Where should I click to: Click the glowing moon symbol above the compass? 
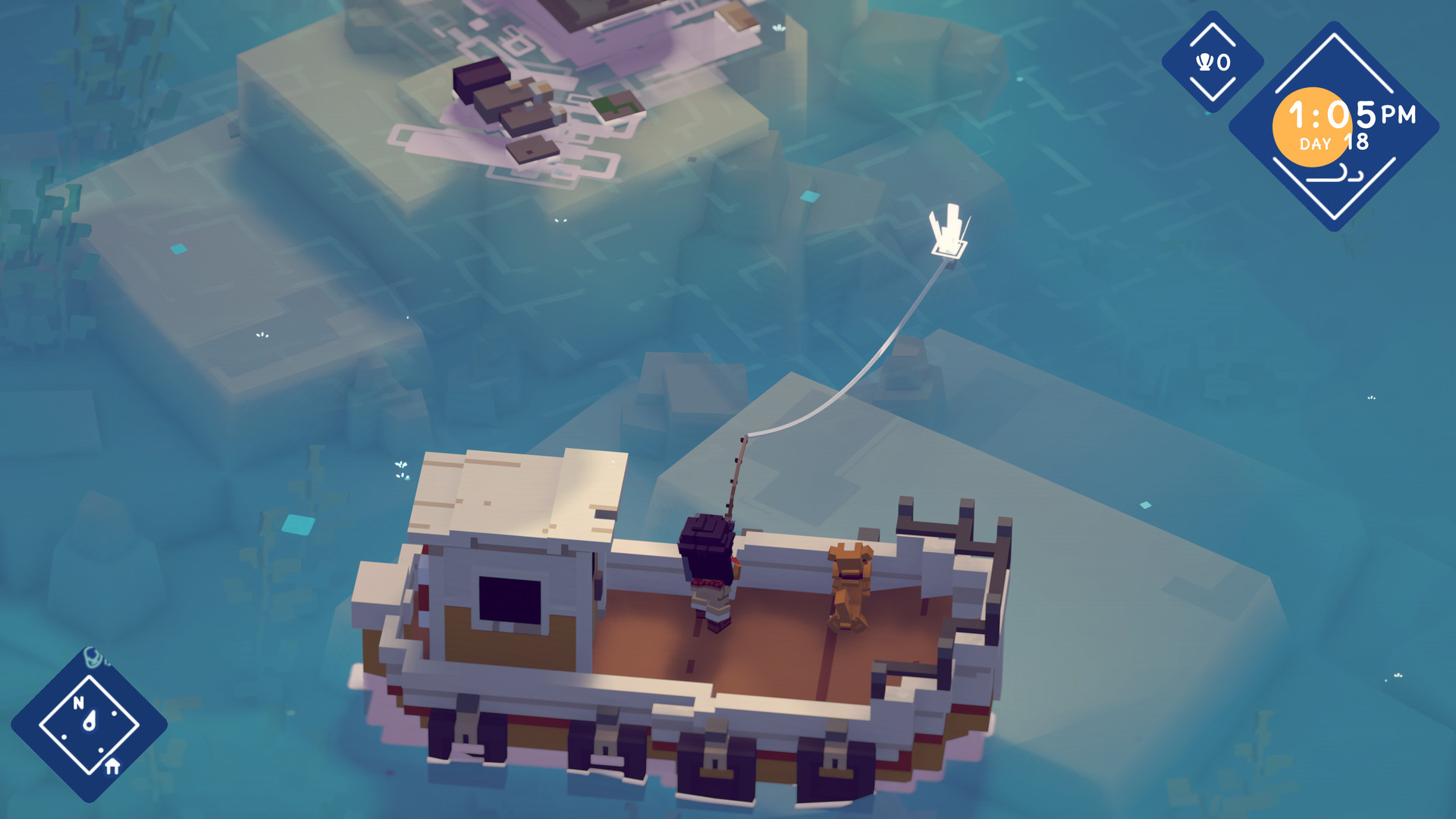(x=93, y=658)
